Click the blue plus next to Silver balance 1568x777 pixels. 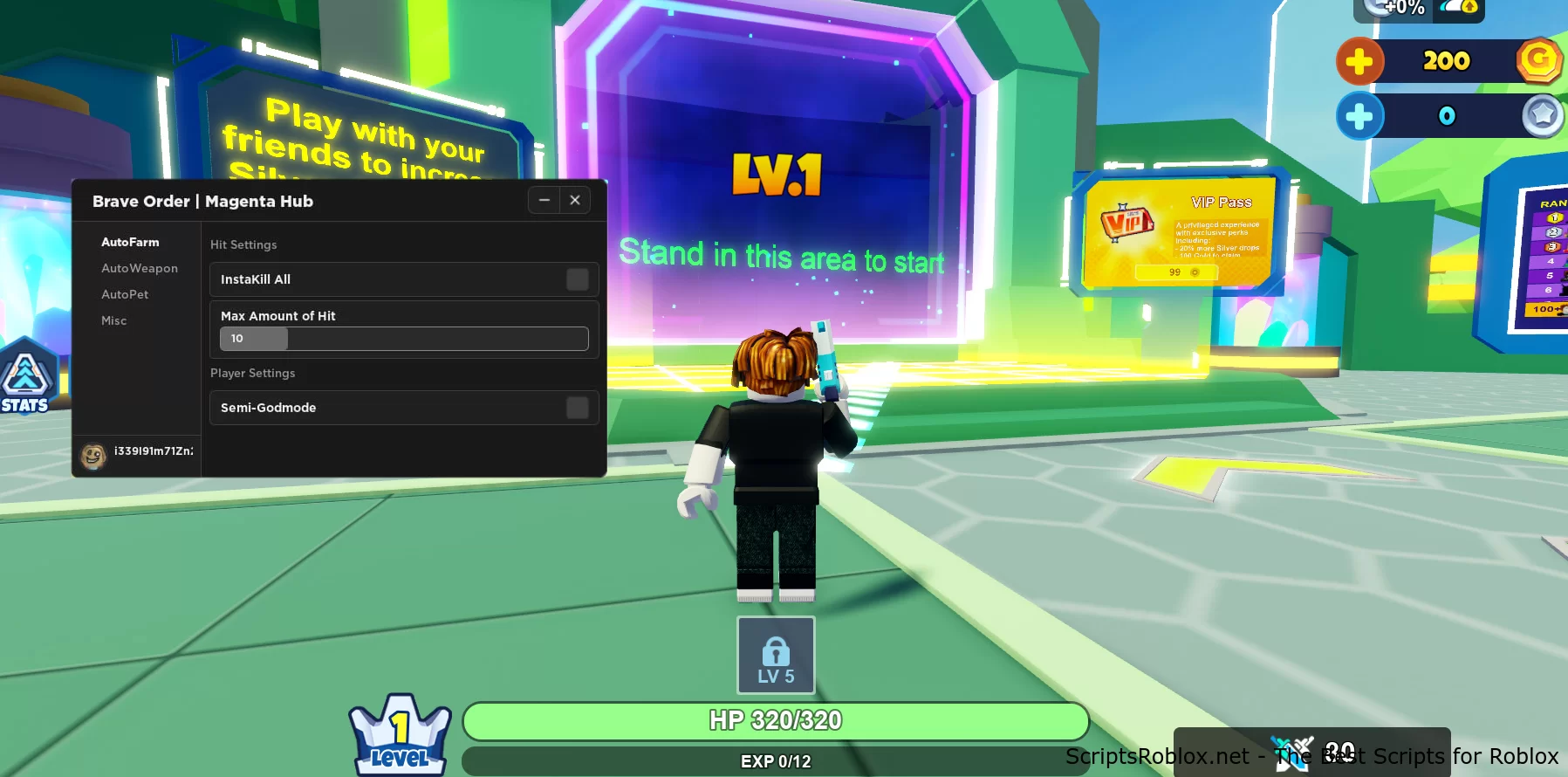pyautogui.click(x=1361, y=114)
